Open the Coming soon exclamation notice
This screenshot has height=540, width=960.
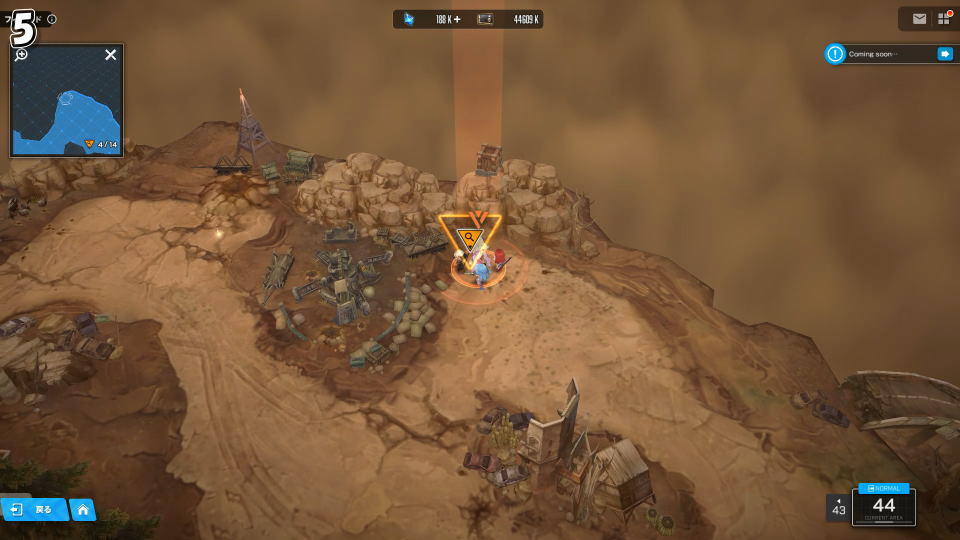[835, 54]
